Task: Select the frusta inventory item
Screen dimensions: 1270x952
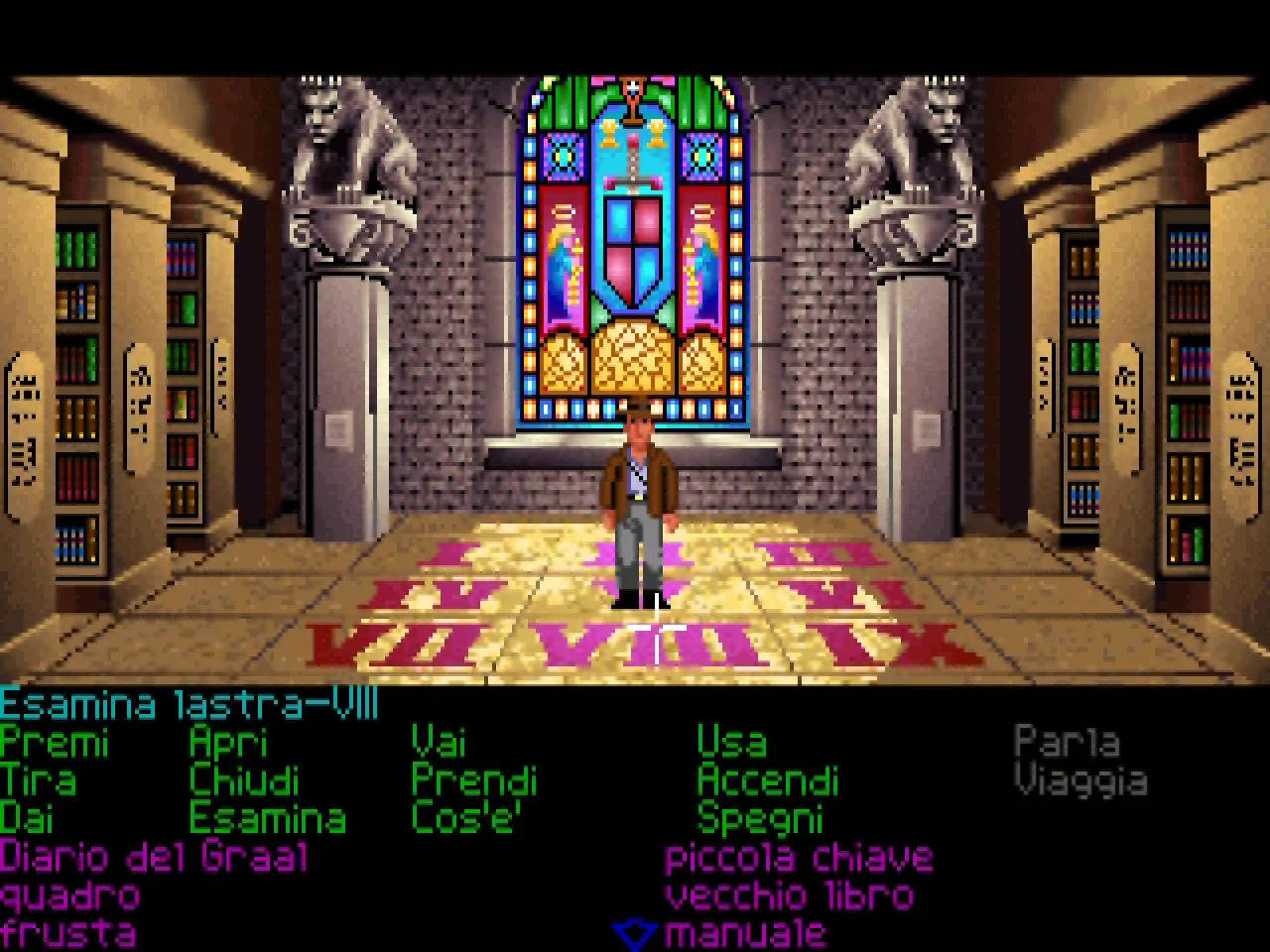Action: [x=67, y=933]
